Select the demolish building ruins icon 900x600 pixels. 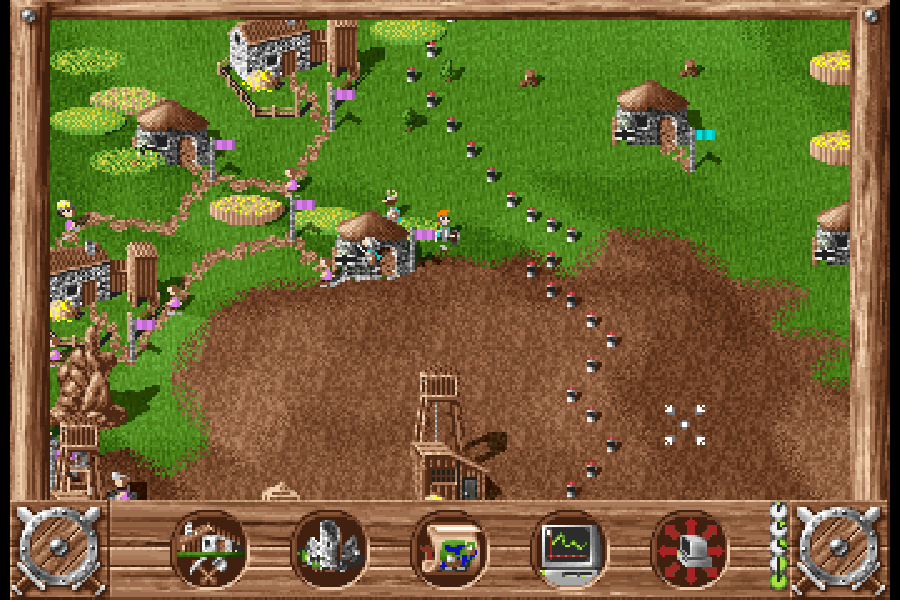coord(330,549)
